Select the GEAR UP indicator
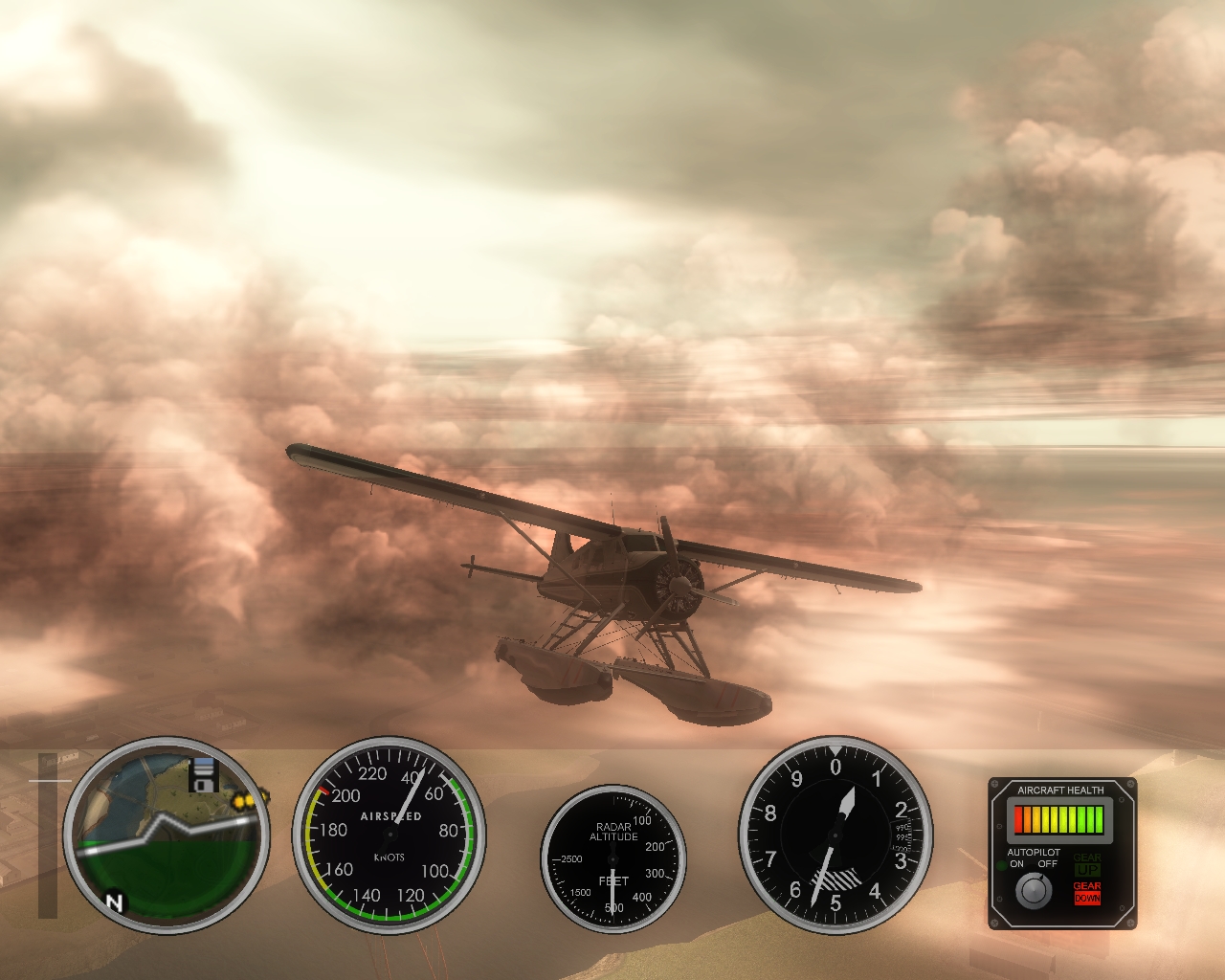The image size is (1225, 980). [1086, 864]
